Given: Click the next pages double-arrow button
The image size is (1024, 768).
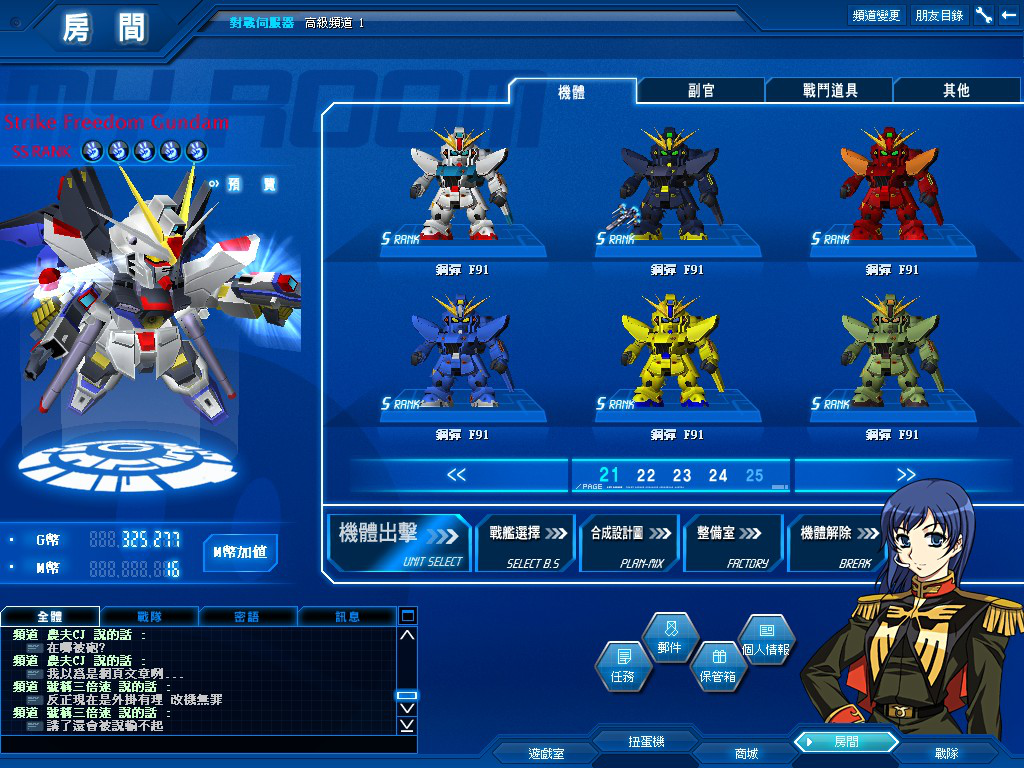Looking at the screenshot, I should [x=906, y=475].
